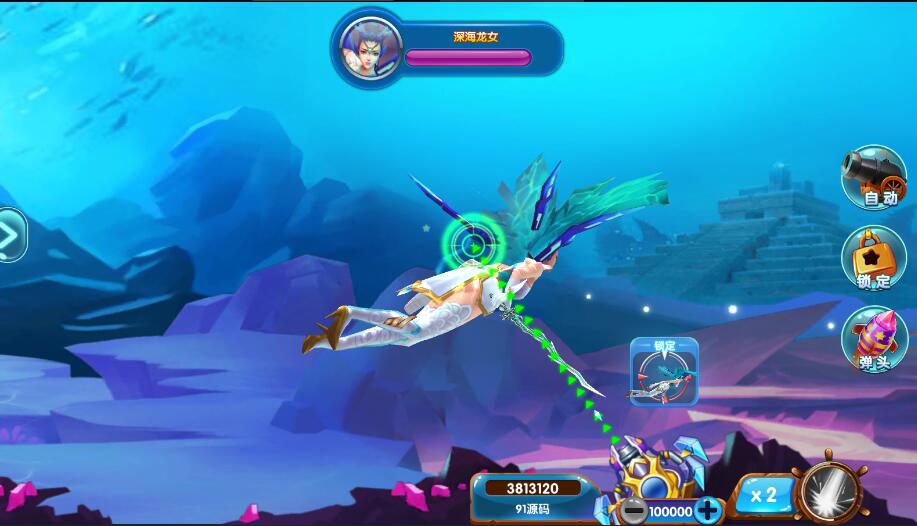Decrease the cannon bet with minus button
The width and height of the screenshot is (917, 526).
point(633,510)
